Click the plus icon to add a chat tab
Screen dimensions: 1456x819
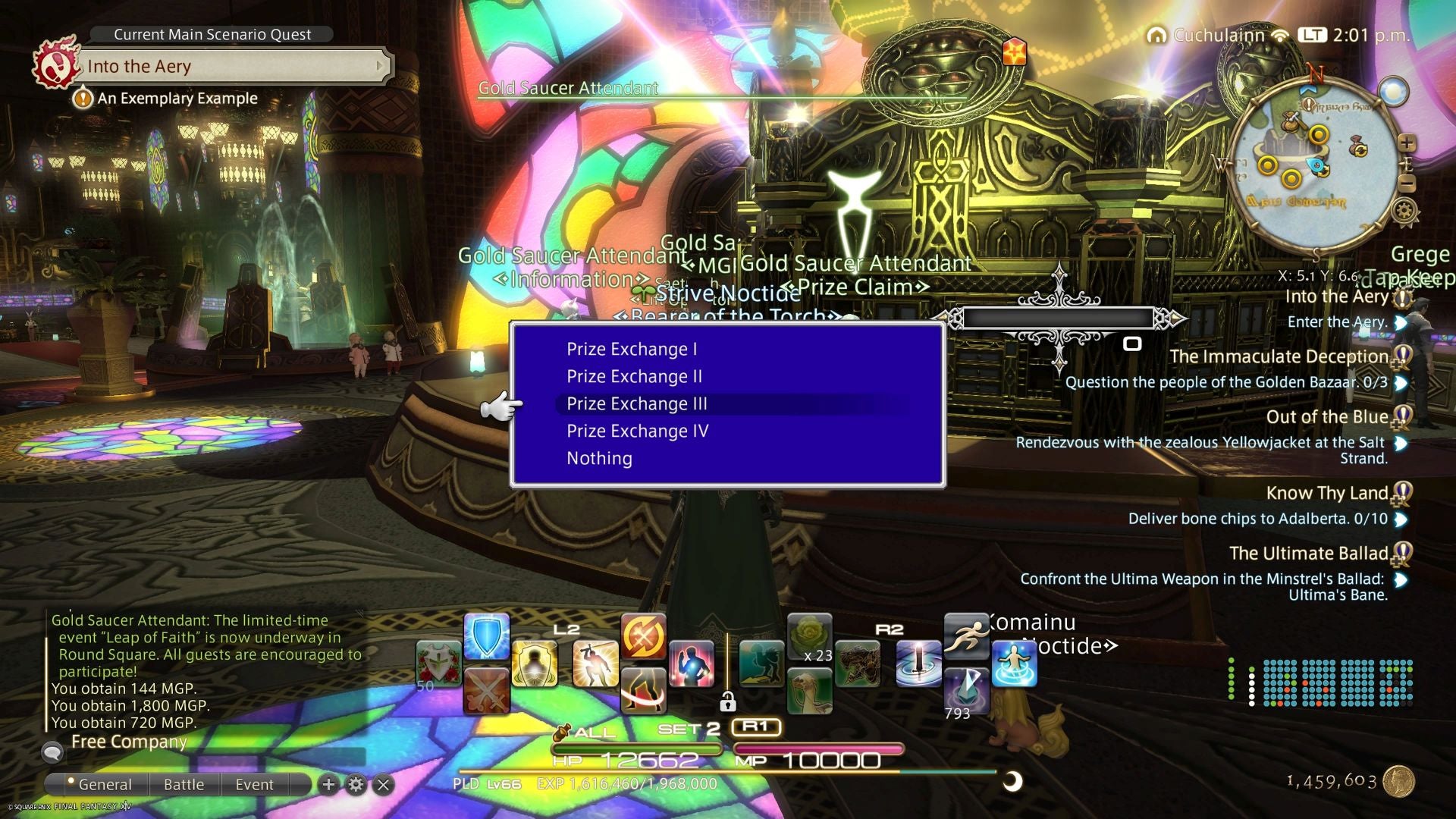(328, 785)
